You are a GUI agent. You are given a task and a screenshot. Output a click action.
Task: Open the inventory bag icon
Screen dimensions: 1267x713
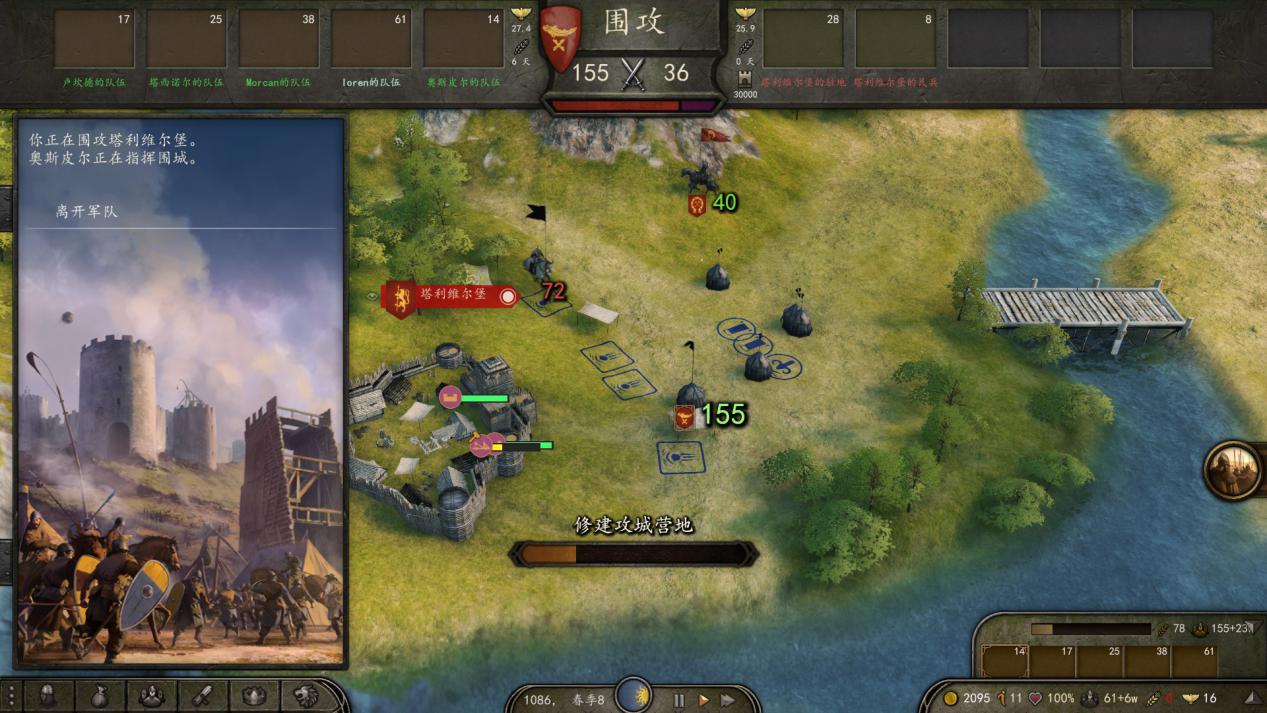coord(99,696)
